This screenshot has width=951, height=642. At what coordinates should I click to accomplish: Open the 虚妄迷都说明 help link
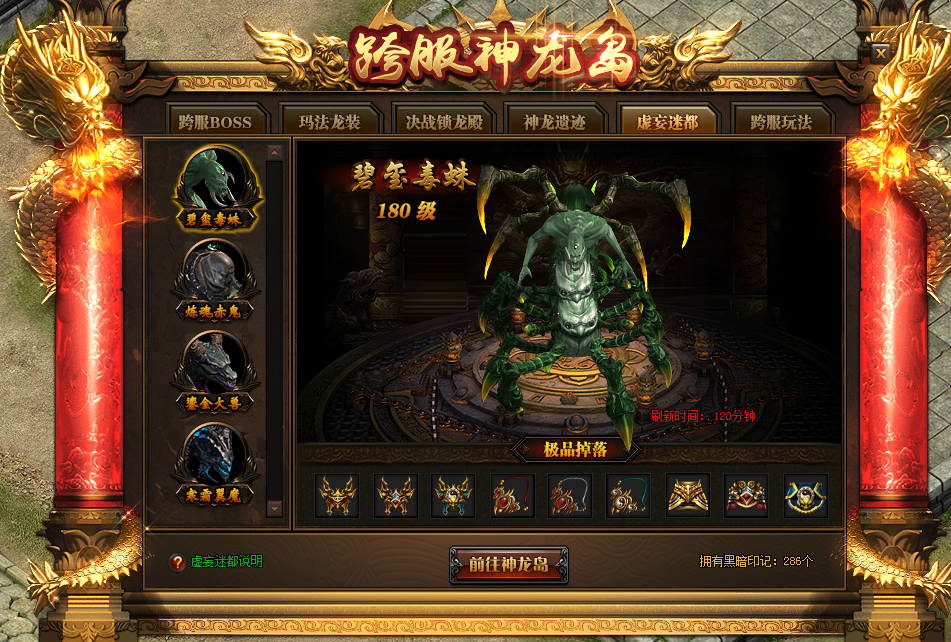coord(226,562)
